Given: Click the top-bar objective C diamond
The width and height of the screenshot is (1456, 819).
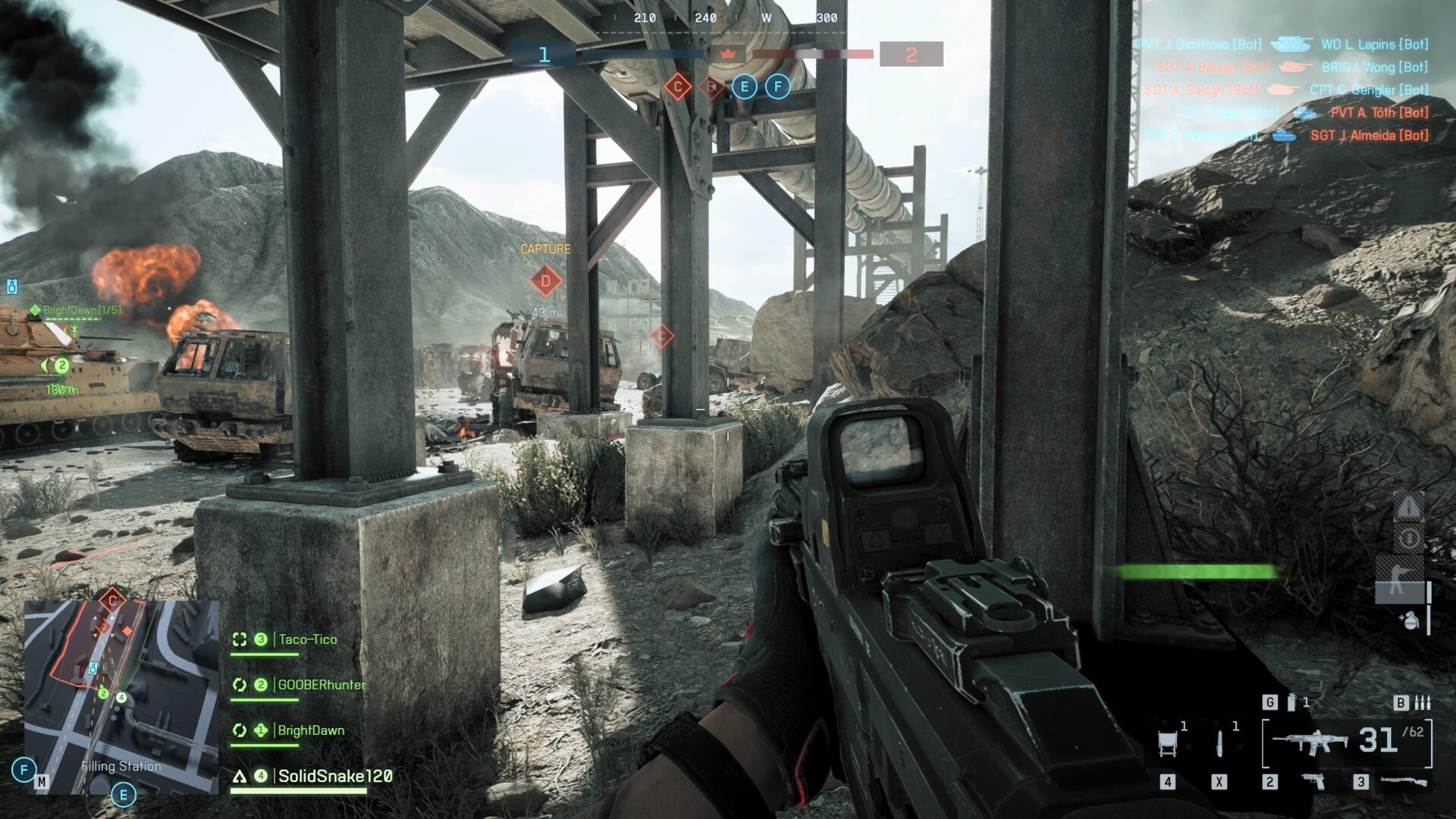Looking at the screenshot, I should pyautogui.click(x=677, y=86).
